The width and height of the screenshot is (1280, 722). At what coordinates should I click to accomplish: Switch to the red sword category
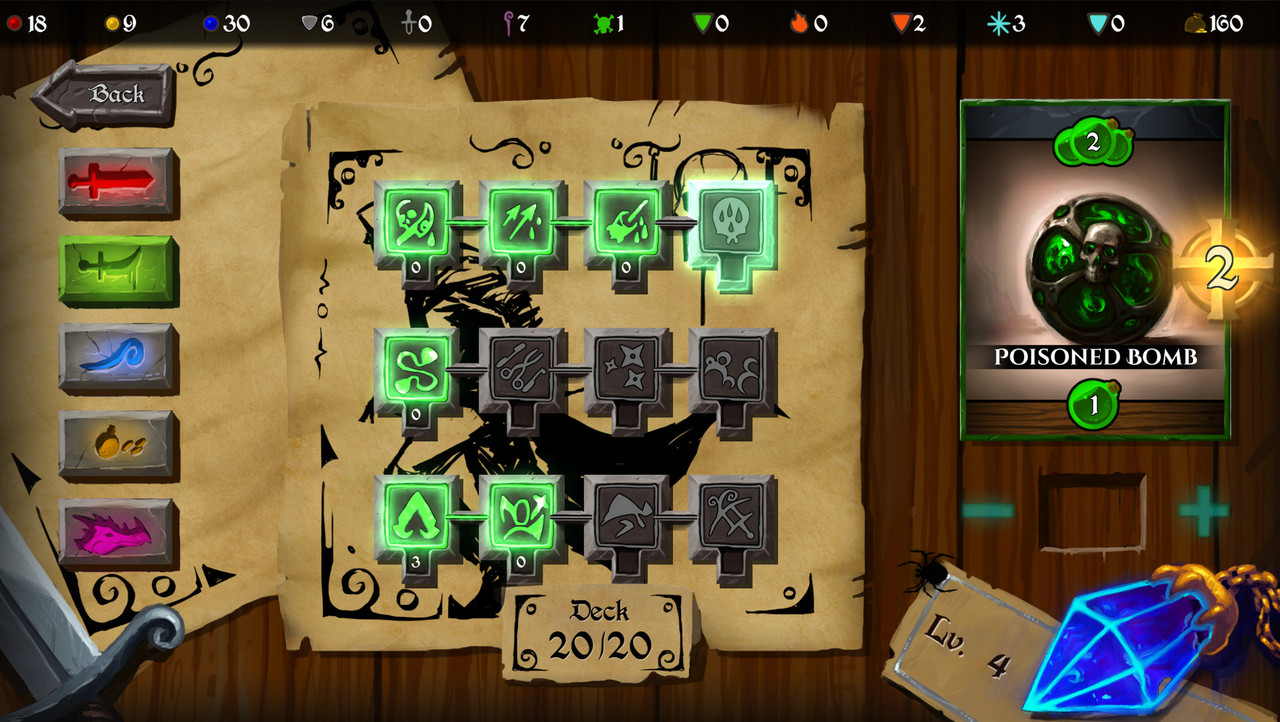pos(118,182)
